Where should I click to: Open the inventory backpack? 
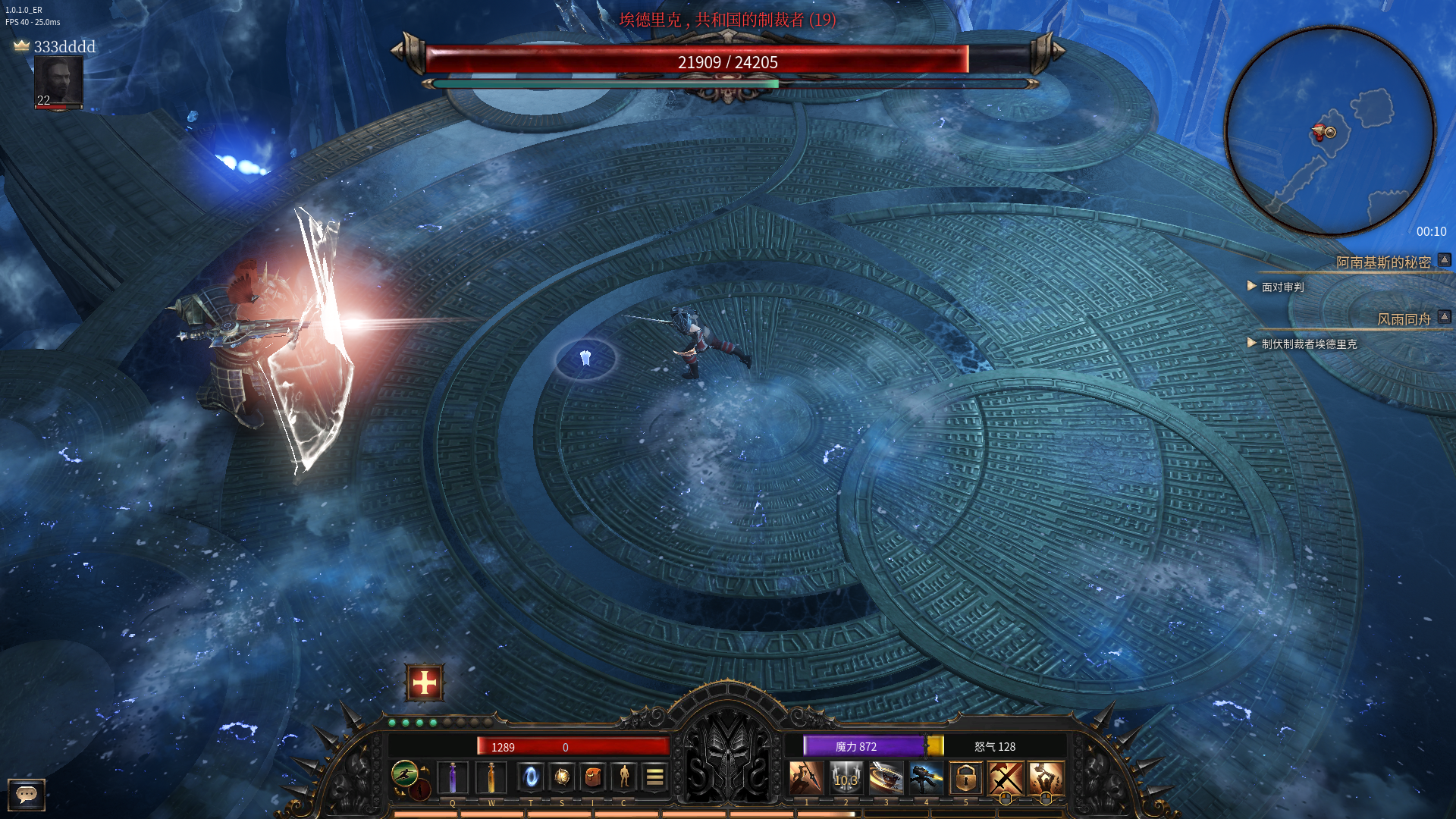[593, 777]
